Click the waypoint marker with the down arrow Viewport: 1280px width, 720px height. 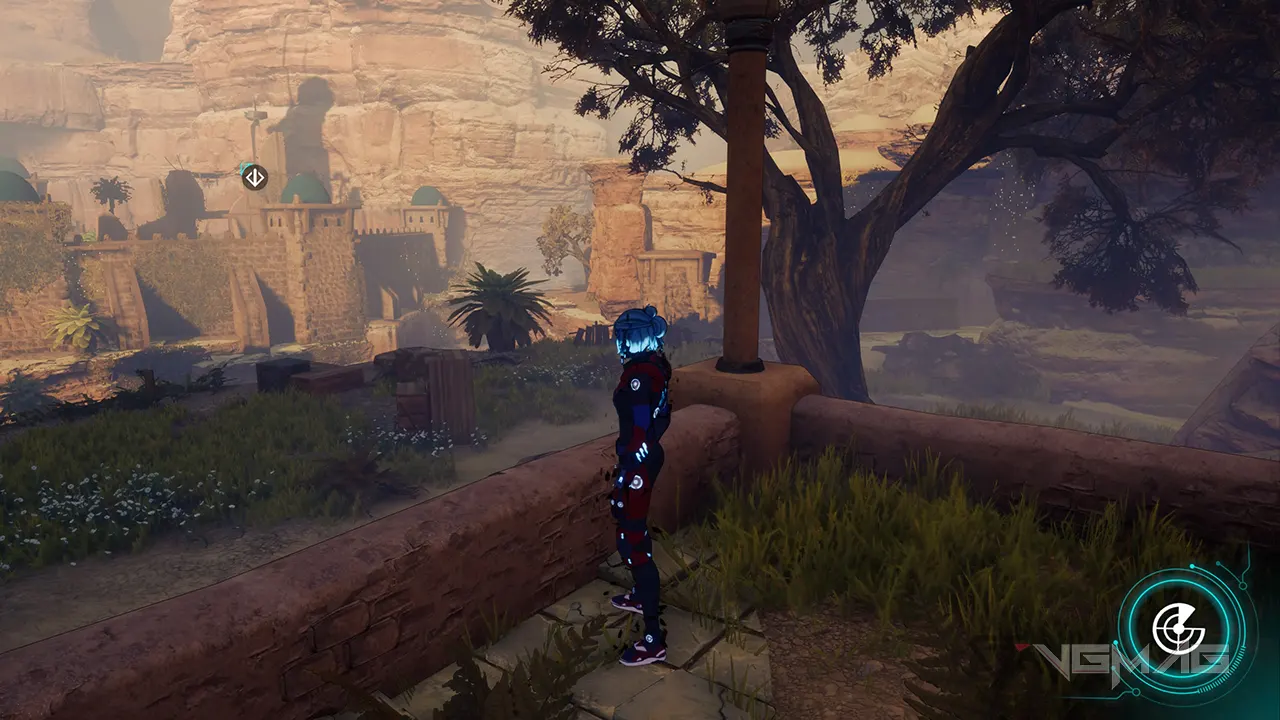coord(254,177)
